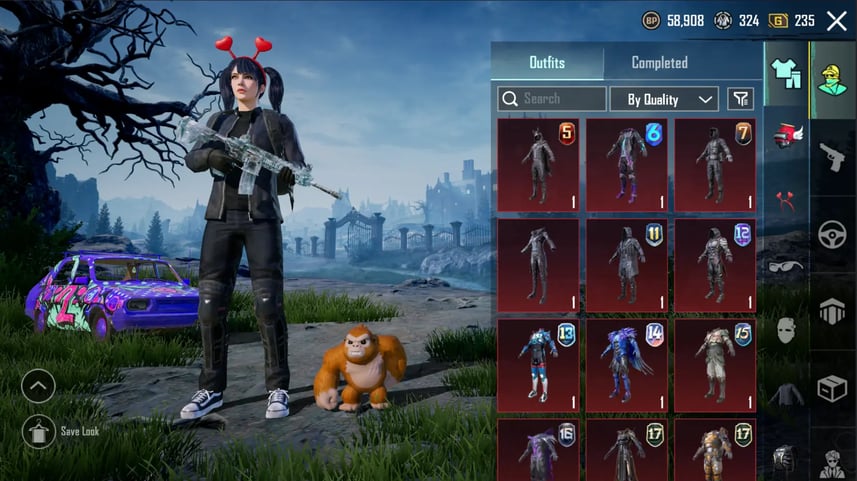
Task: Show the glasses subcategory
Action: 786,265
